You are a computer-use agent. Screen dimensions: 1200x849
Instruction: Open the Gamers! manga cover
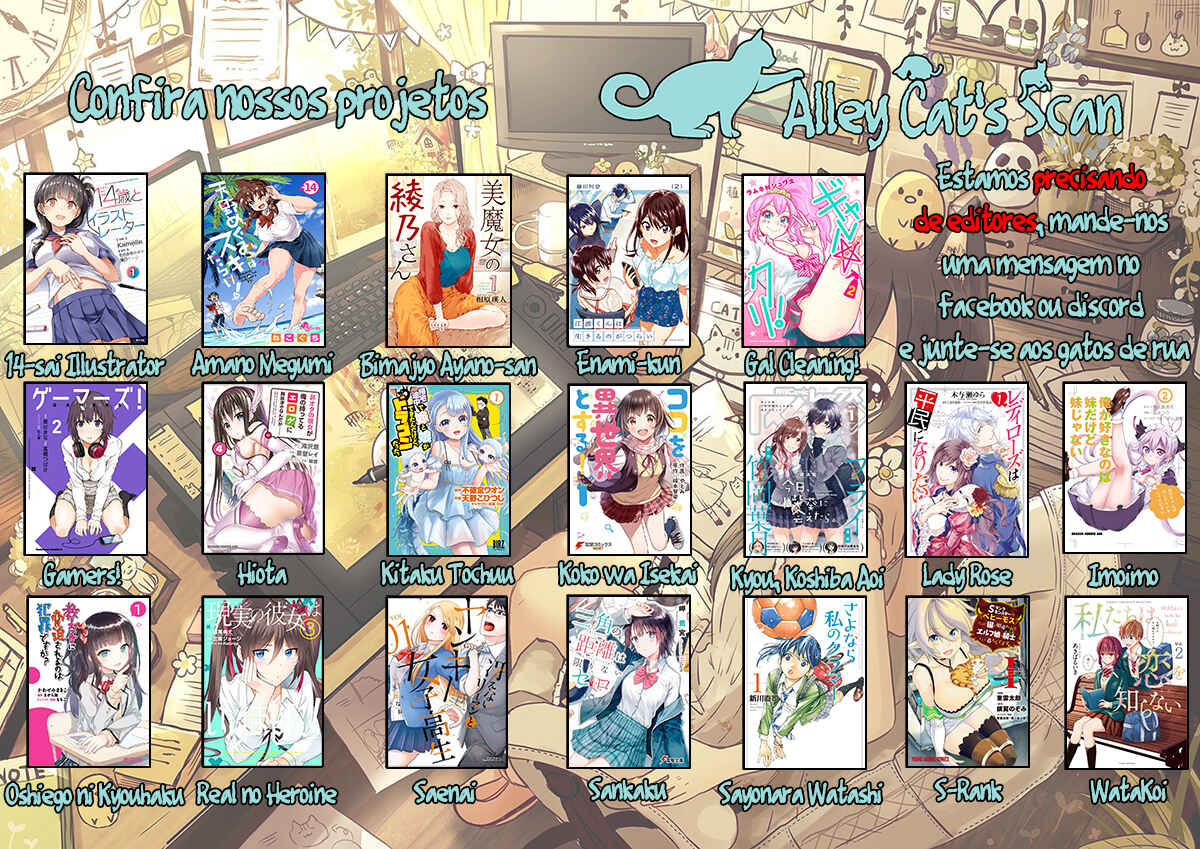pos(86,468)
